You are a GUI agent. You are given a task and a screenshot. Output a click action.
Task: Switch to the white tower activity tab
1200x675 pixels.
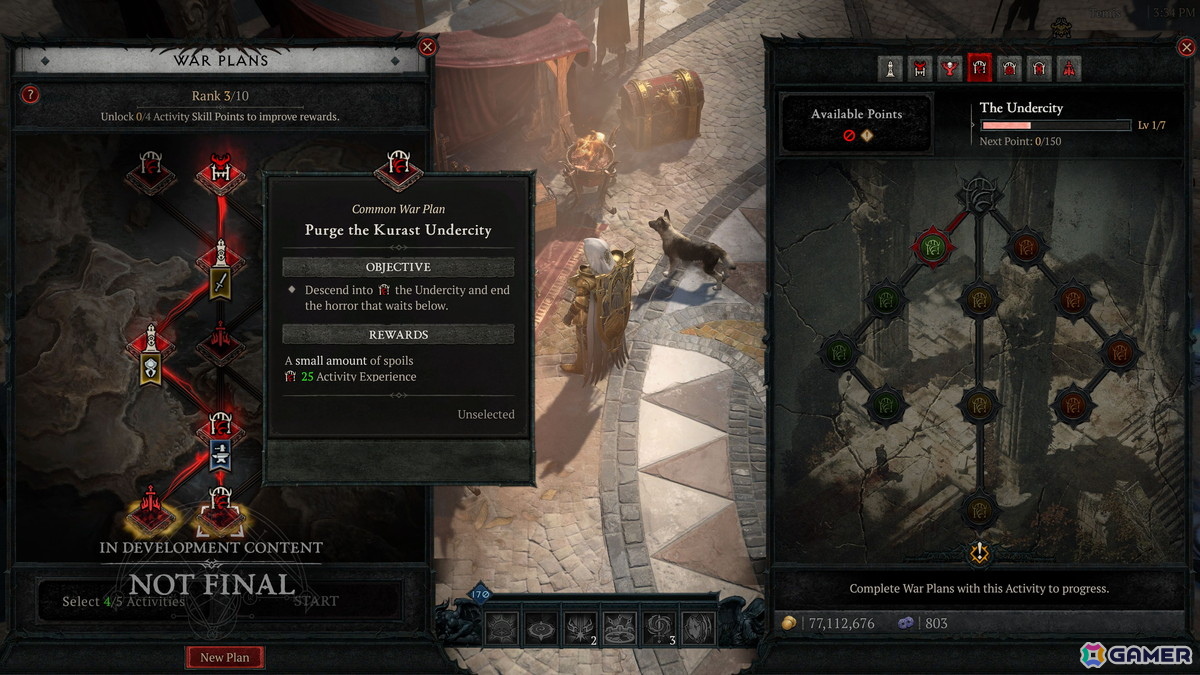(x=890, y=68)
